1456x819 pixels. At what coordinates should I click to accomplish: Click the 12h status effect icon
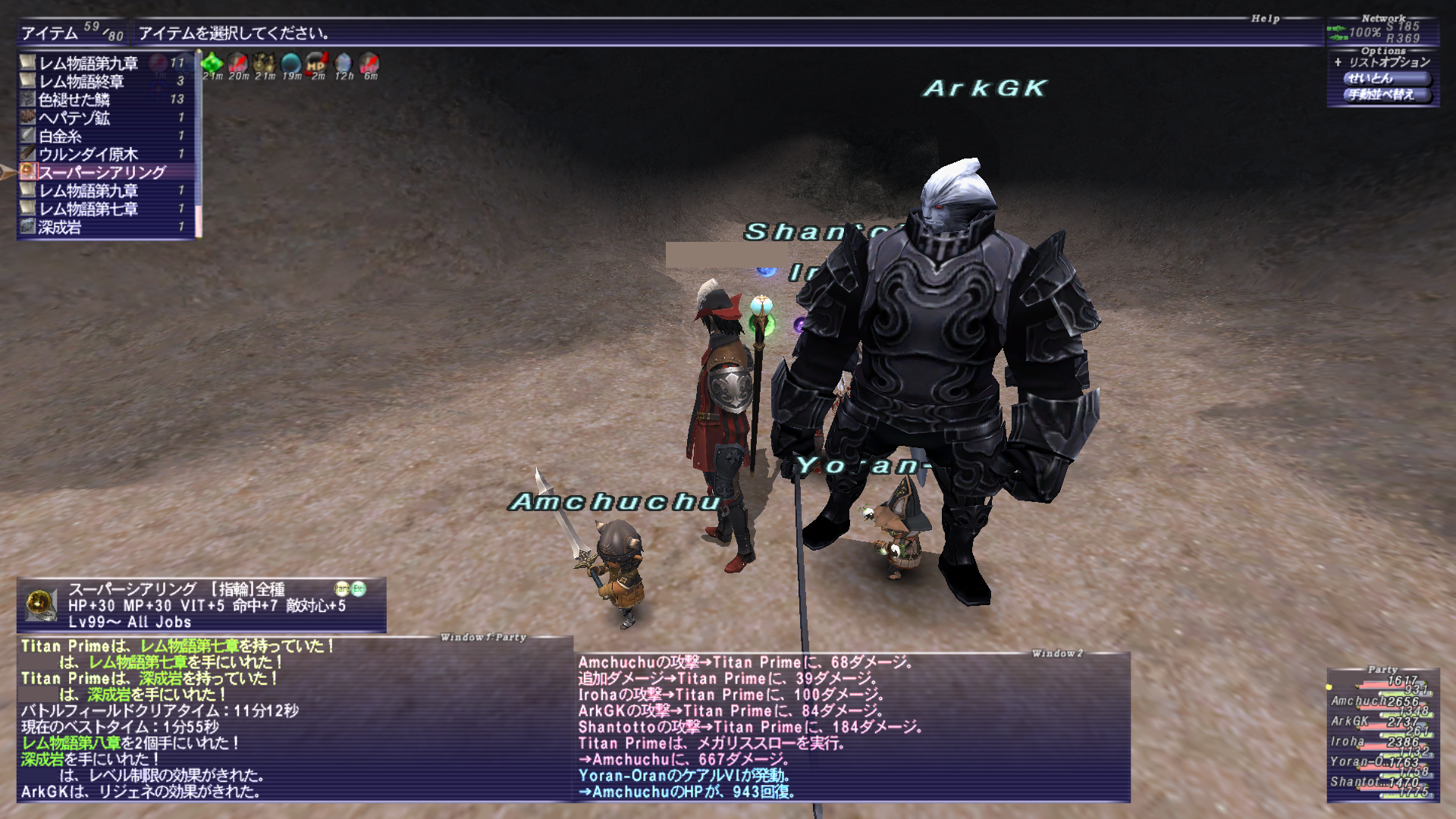click(x=344, y=63)
